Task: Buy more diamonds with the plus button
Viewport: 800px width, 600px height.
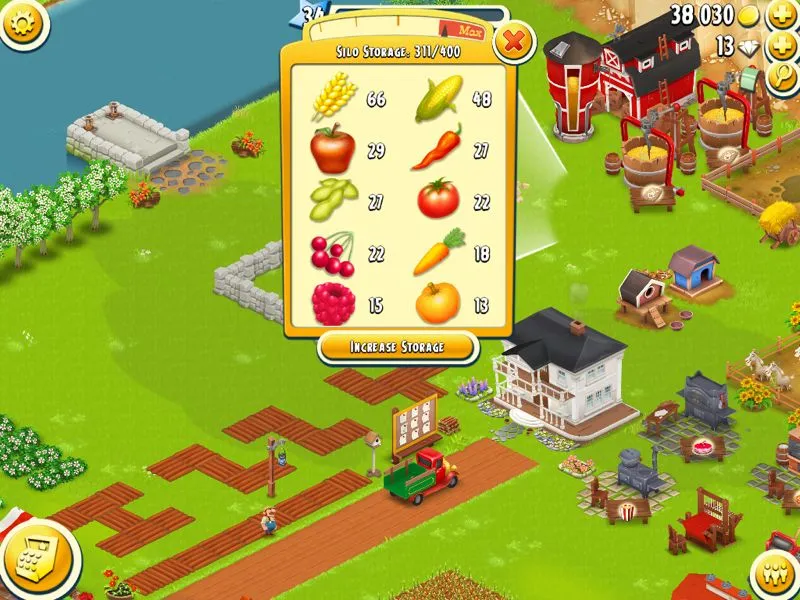Action: coord(781,46)
